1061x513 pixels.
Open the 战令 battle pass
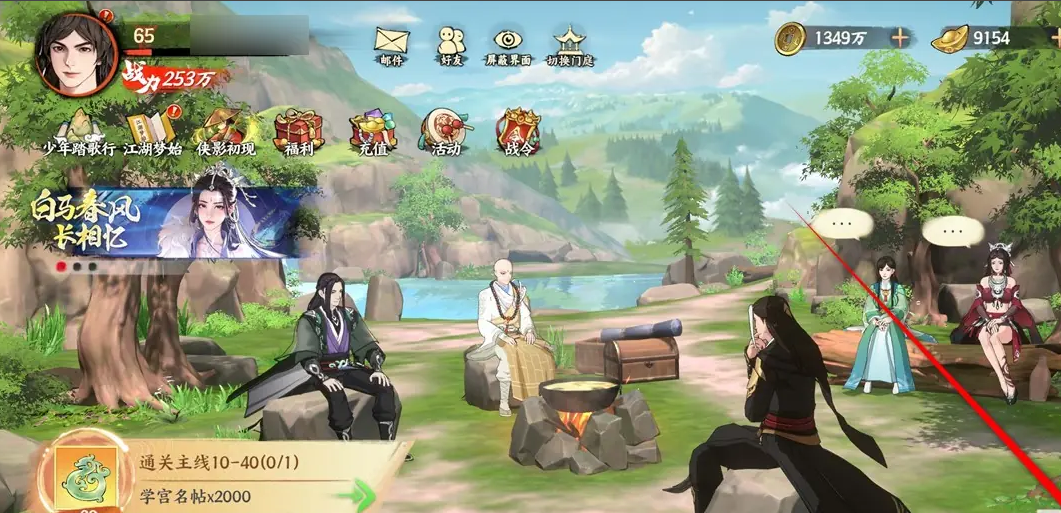tap(518, 130)
